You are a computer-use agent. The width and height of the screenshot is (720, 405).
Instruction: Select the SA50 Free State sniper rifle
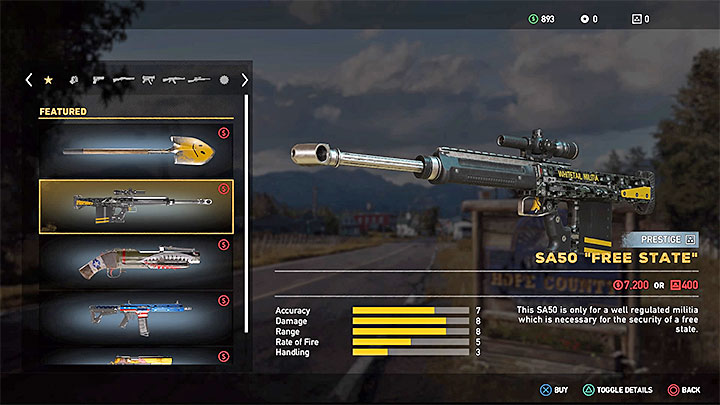[x=135, y=206]
